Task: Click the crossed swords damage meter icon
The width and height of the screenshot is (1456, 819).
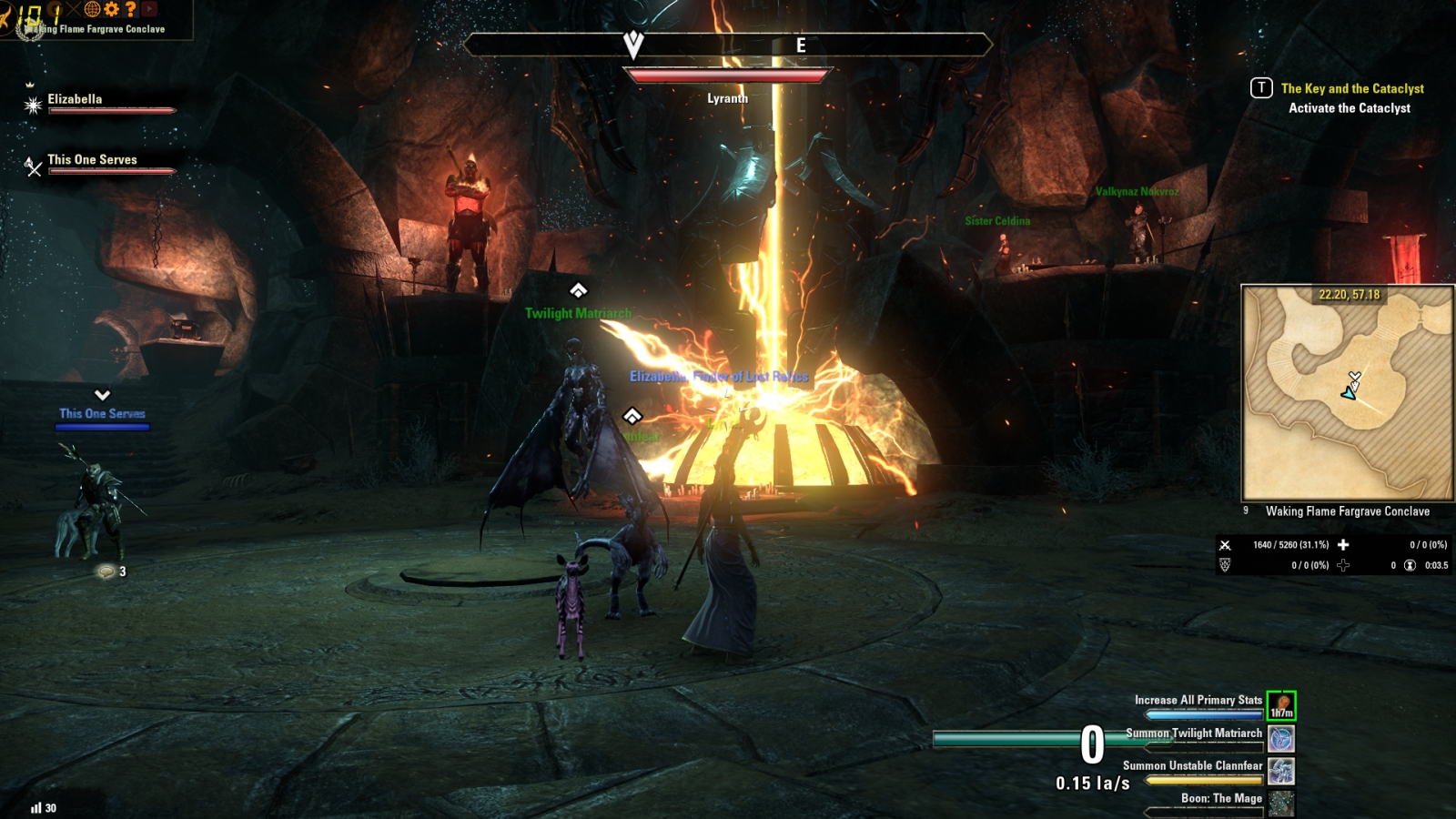Action: coord(1225,545)
